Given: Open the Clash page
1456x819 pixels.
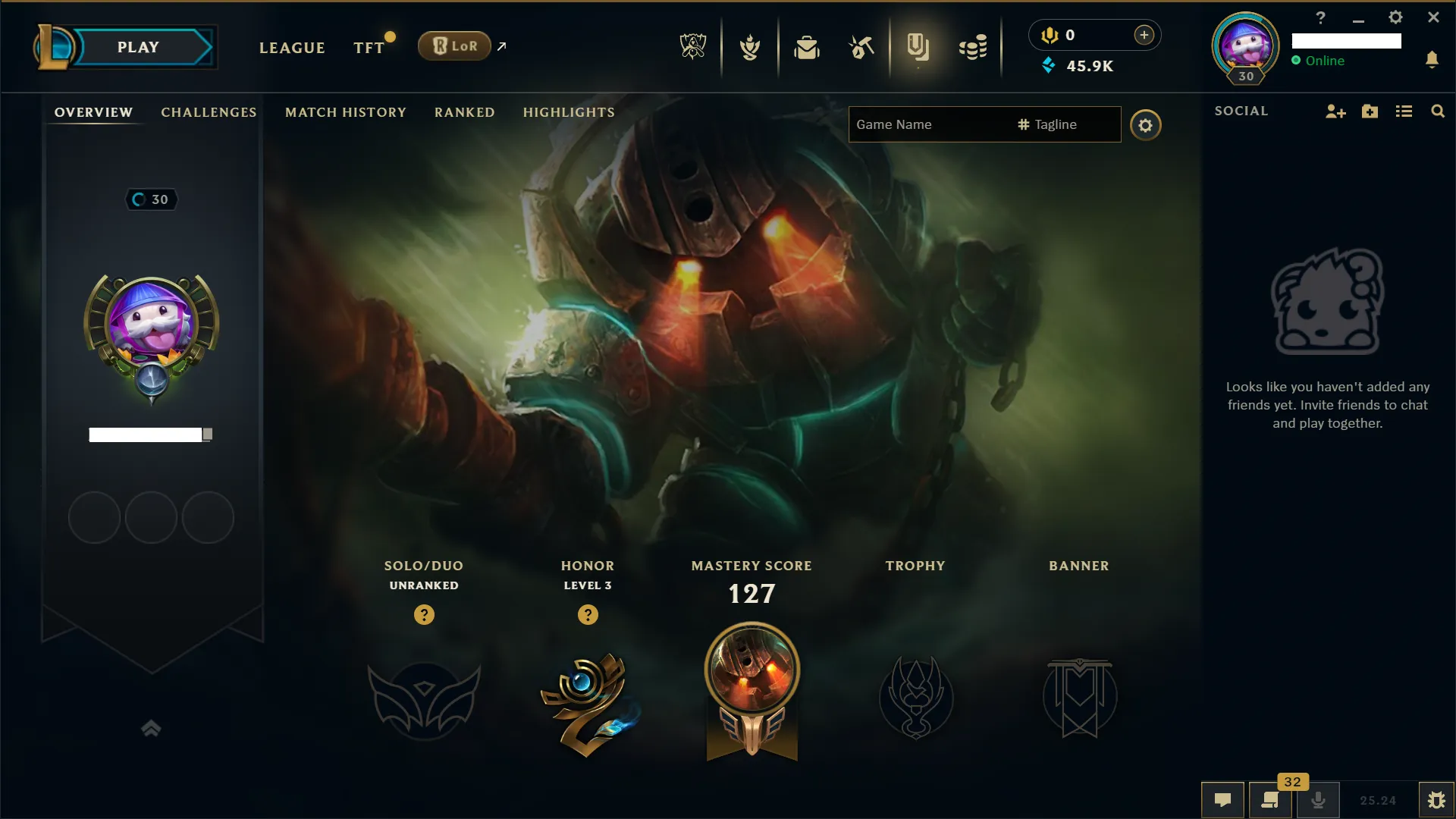Looking at the screenshot, I should pos(749,47).
